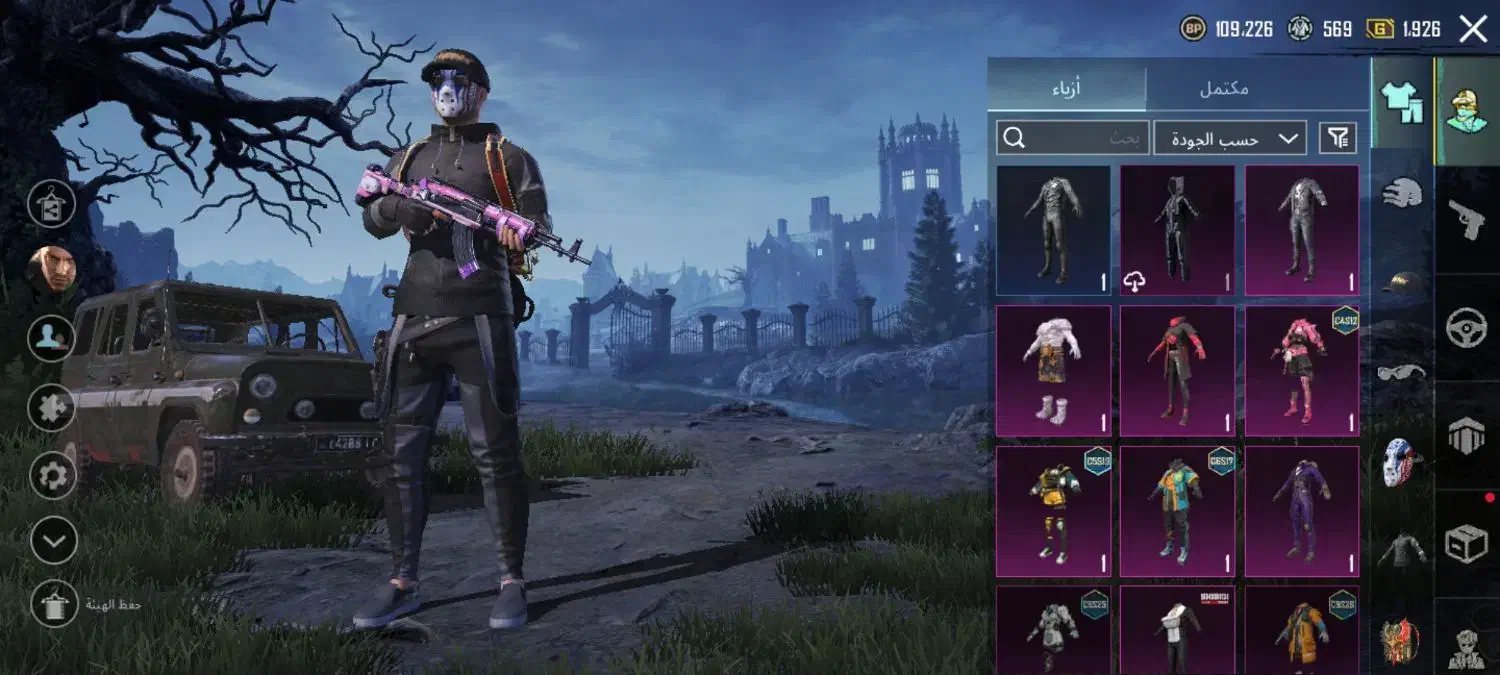Click the search field with magnifier
1500x675 pixels.
click(x=1072, y=138)
